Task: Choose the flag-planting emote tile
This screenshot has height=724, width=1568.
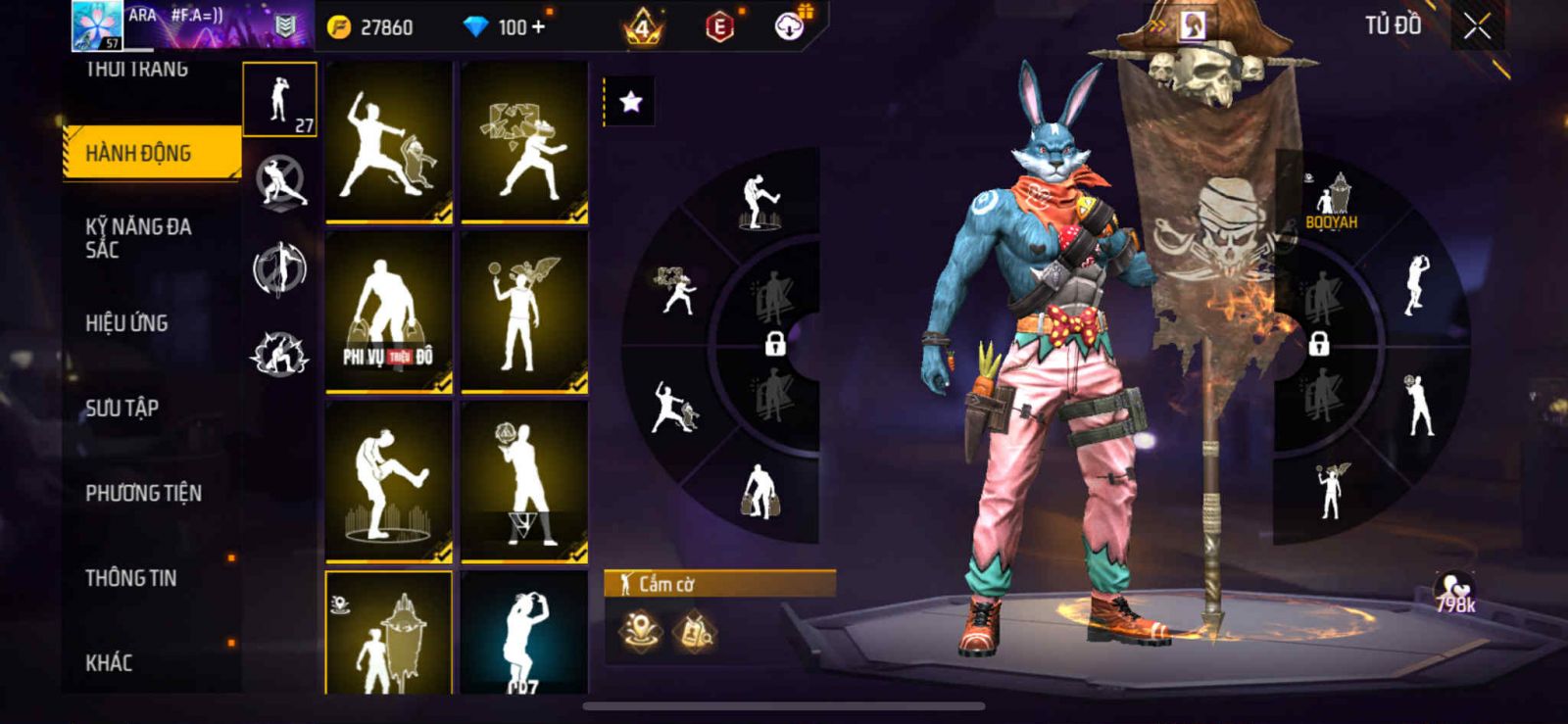Action: [x=389, y=634]
